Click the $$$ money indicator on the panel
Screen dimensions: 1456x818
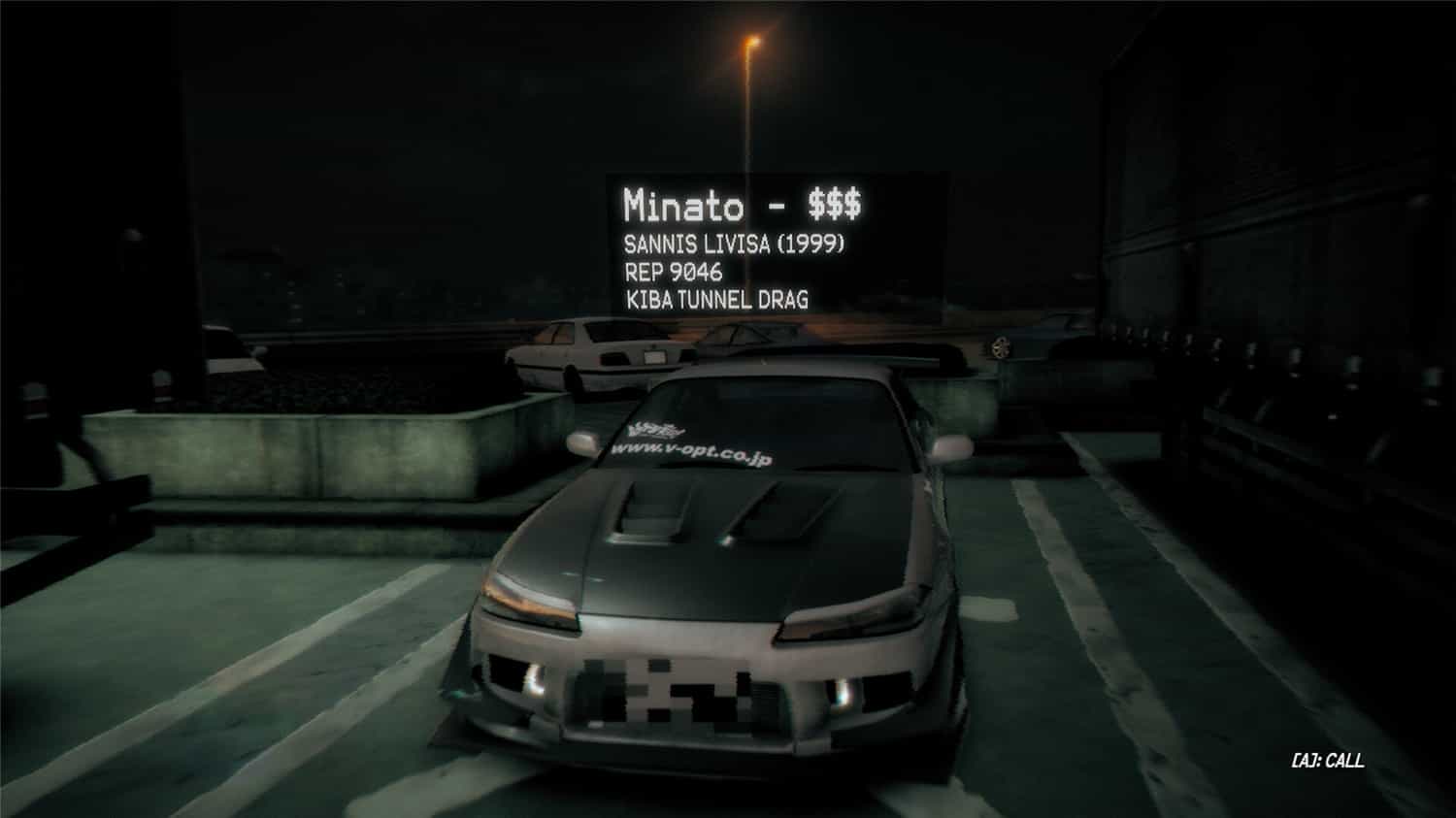(837, 203)
